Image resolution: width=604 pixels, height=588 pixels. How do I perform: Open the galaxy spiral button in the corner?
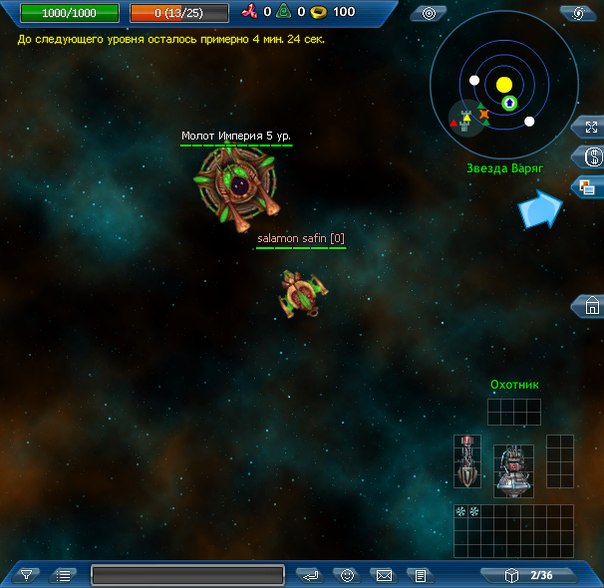577,13
